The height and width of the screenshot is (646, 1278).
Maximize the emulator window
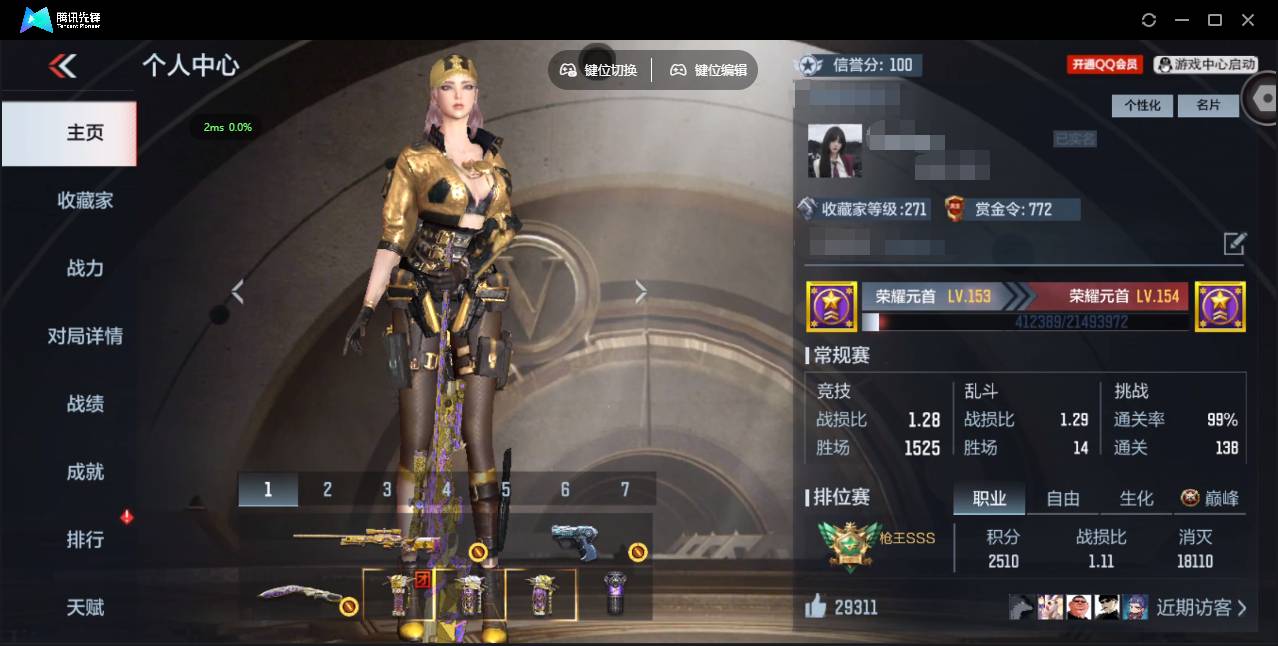coord(1215,20)
